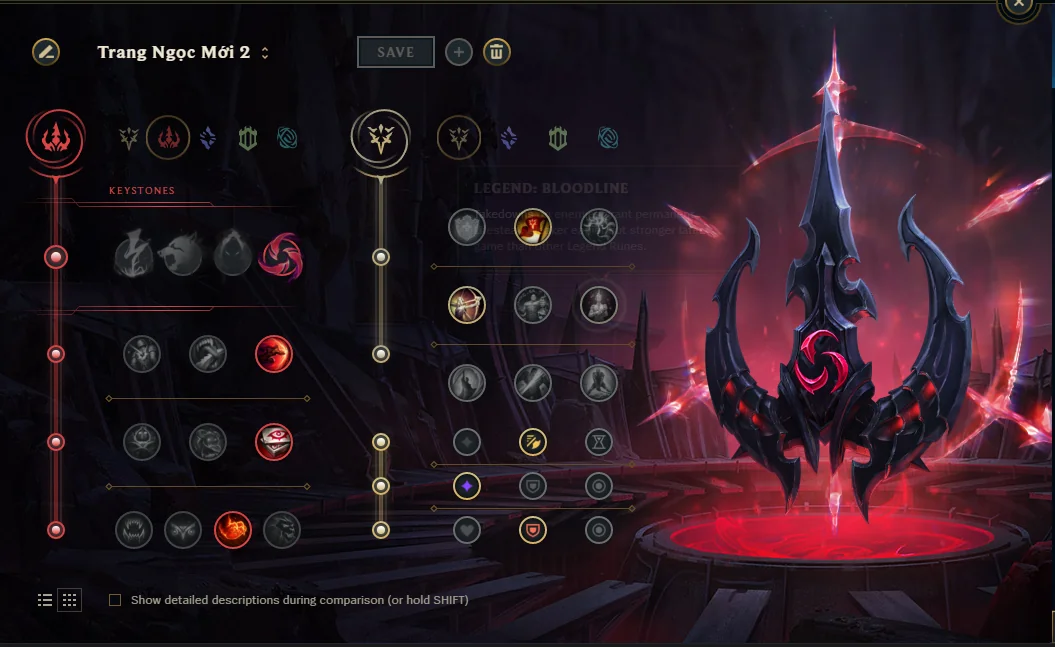The height and width of the screenshot is (647, 1055).
Task: Click the pencil rename icon
Action: [45, 52]
